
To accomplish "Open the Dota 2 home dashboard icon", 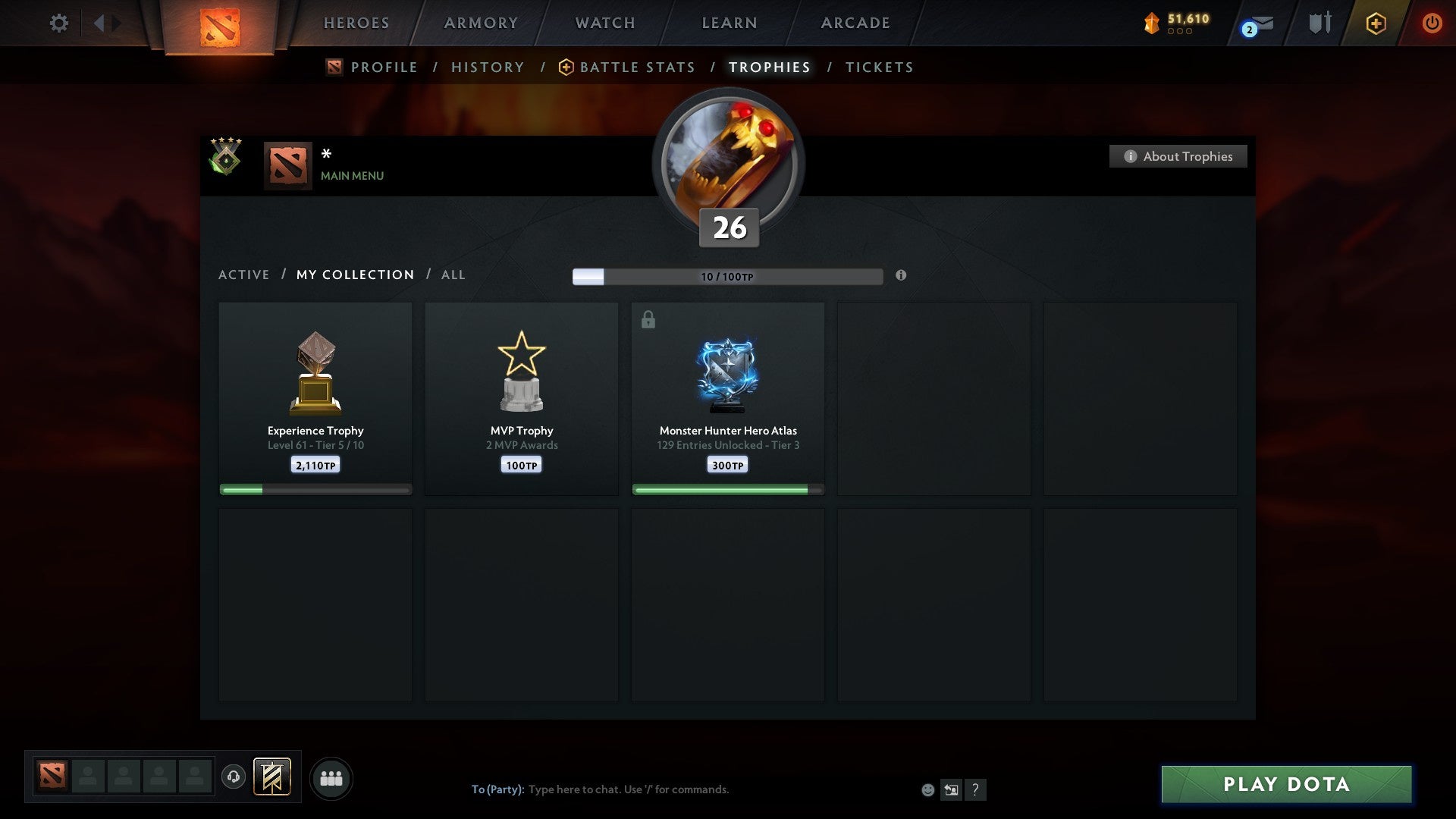I will click(220, 23).
